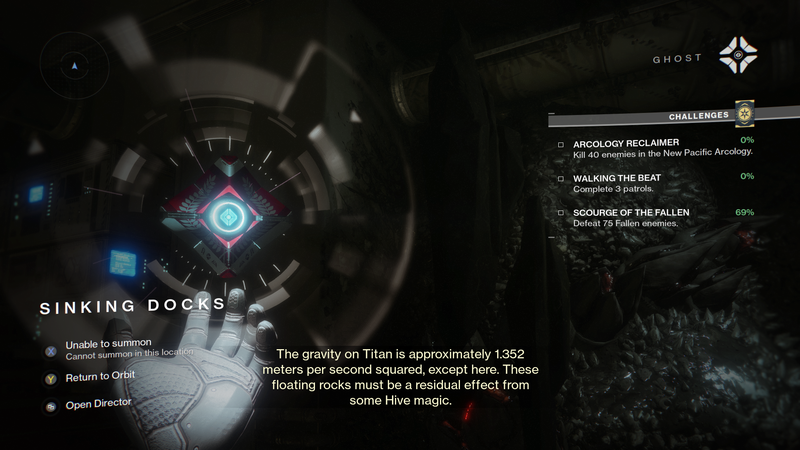Click the Challenges banner emblem
This screenshot has width=800, height=450.
[x=743, y=112]
